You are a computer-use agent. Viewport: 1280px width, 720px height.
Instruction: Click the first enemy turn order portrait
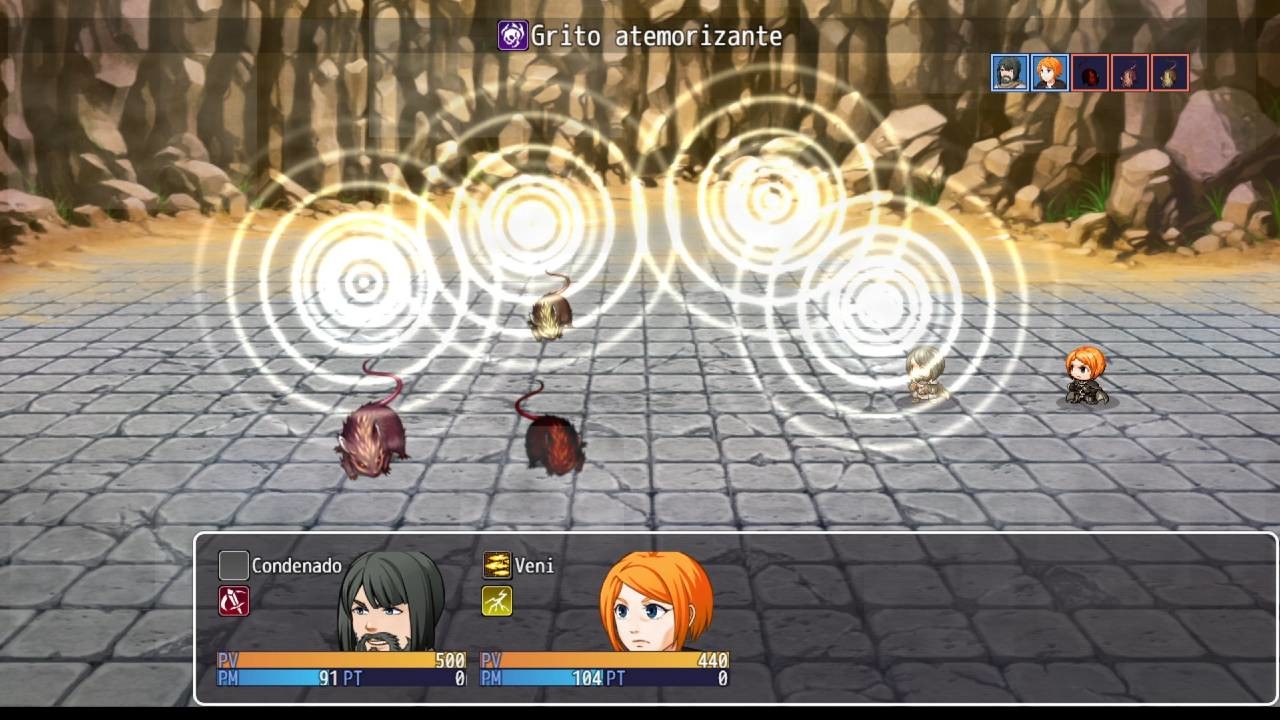point(1089,72)
